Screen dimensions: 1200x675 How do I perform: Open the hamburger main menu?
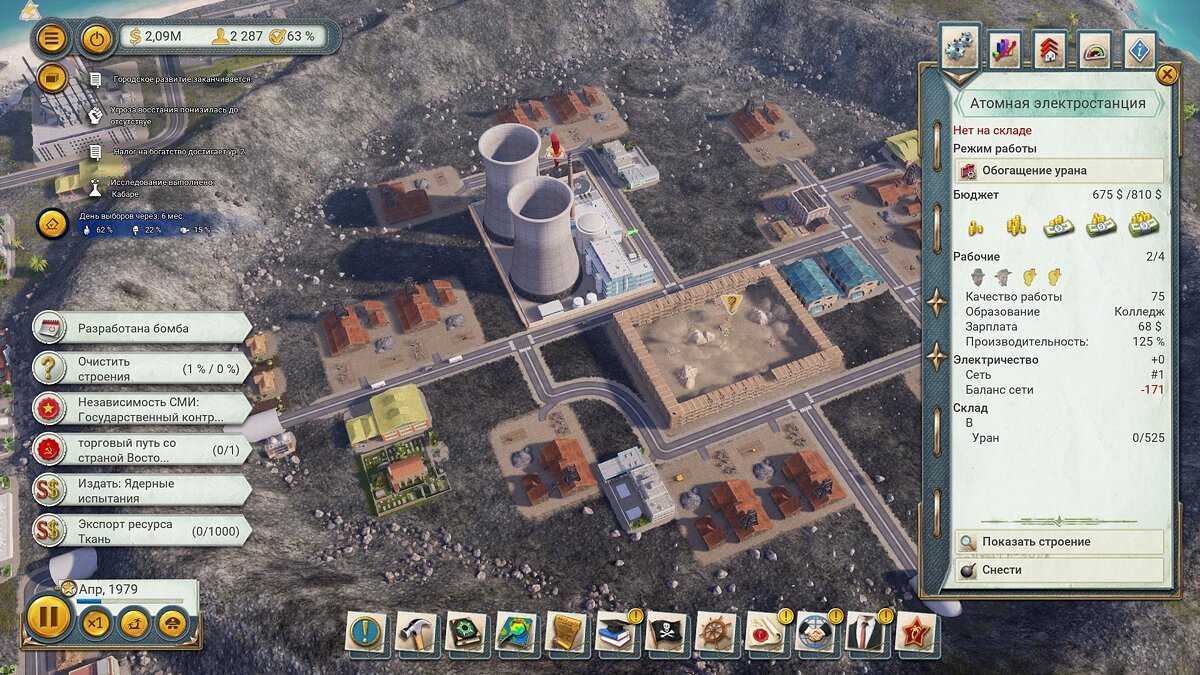52,38
